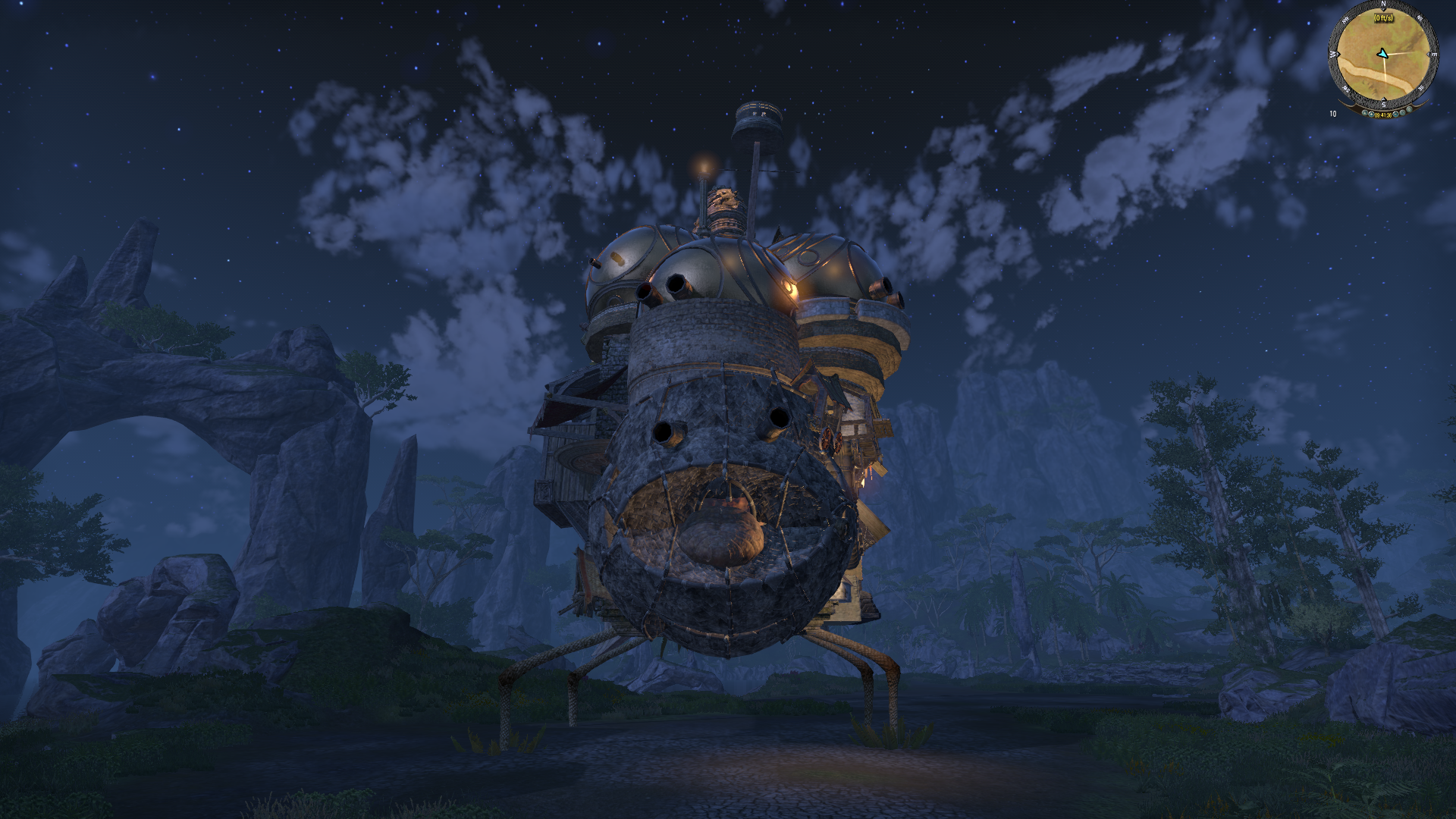Zoom in the minimap with plus button
This screenshot has height=819, width=1456.
(1371, 115)
